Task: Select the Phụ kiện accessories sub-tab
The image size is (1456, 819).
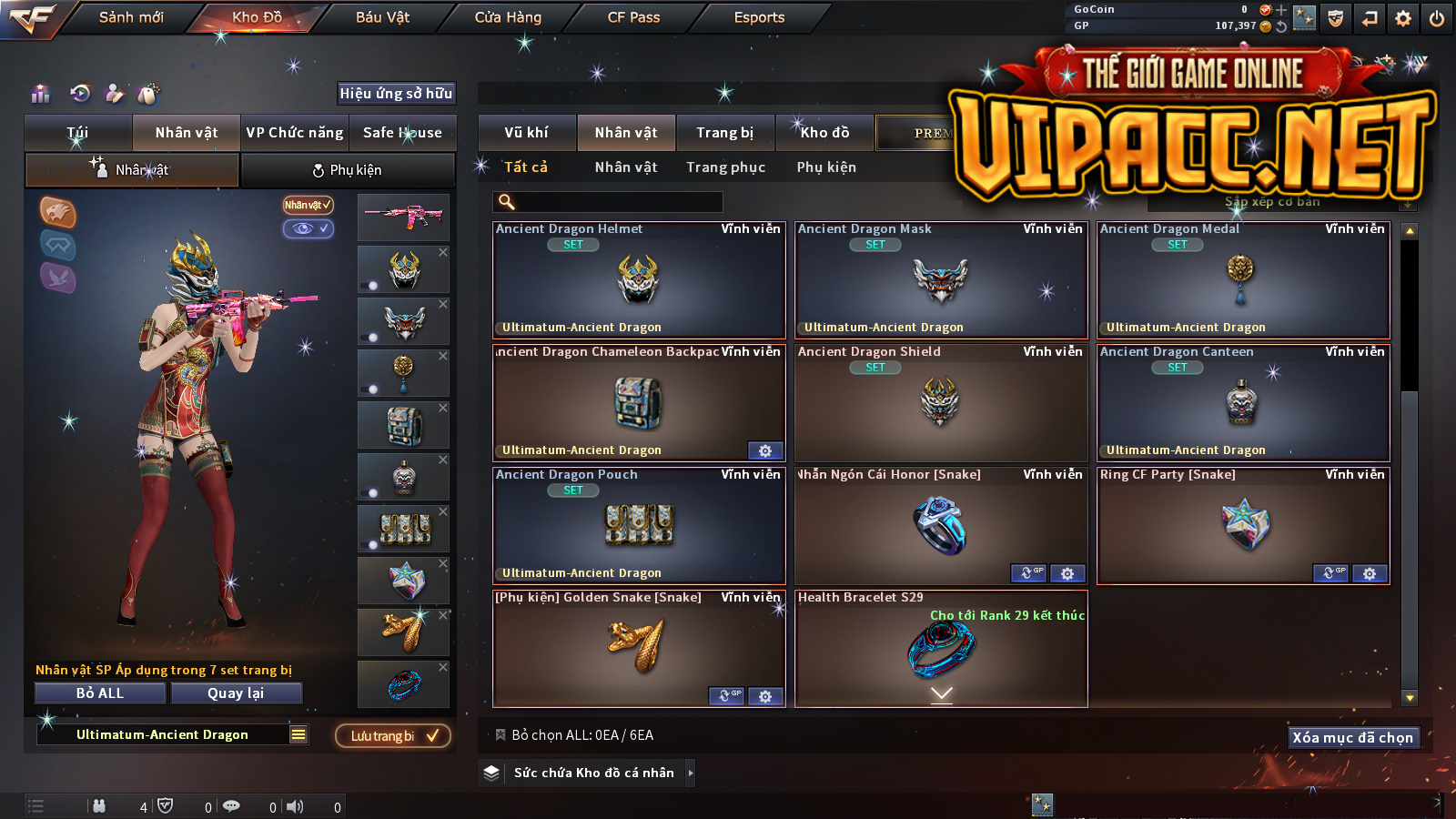Action: [348, 170]
